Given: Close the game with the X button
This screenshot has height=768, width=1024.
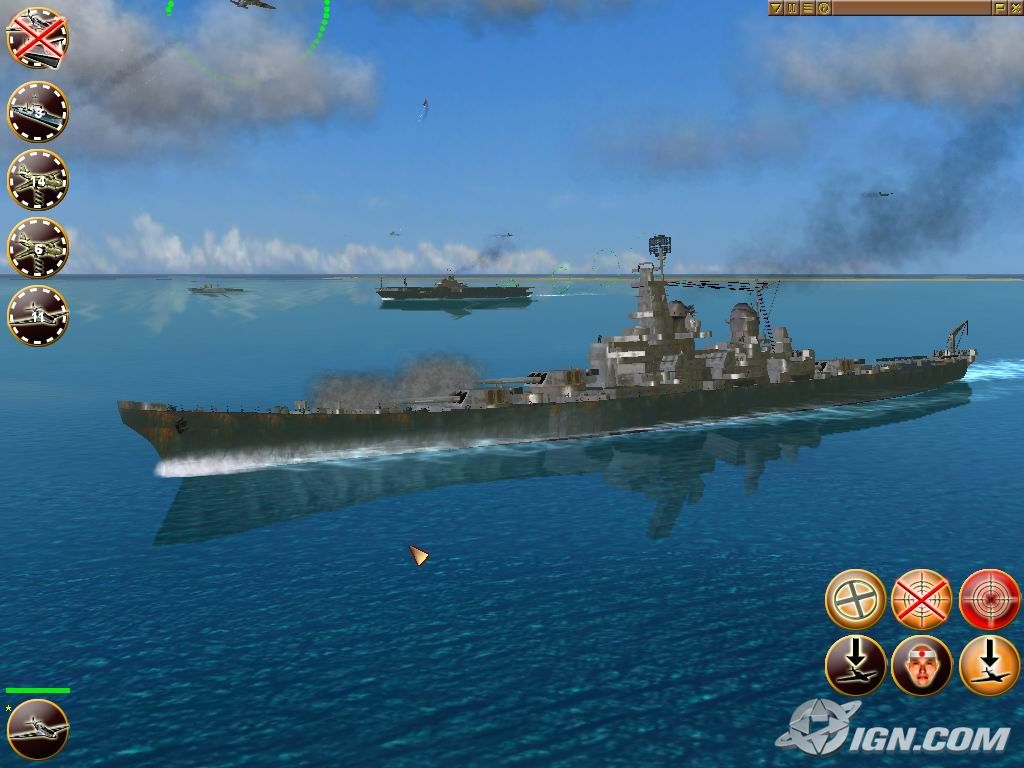Looking at the screenshot, I should click(x=1014, y=8).
